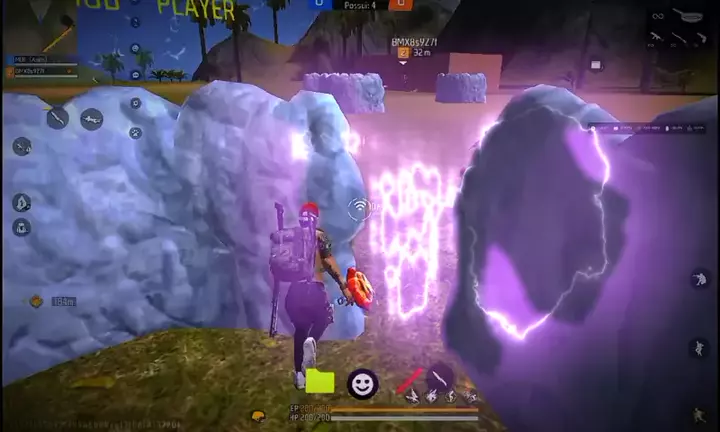Tap the paw print pet button

coord(135,132)
